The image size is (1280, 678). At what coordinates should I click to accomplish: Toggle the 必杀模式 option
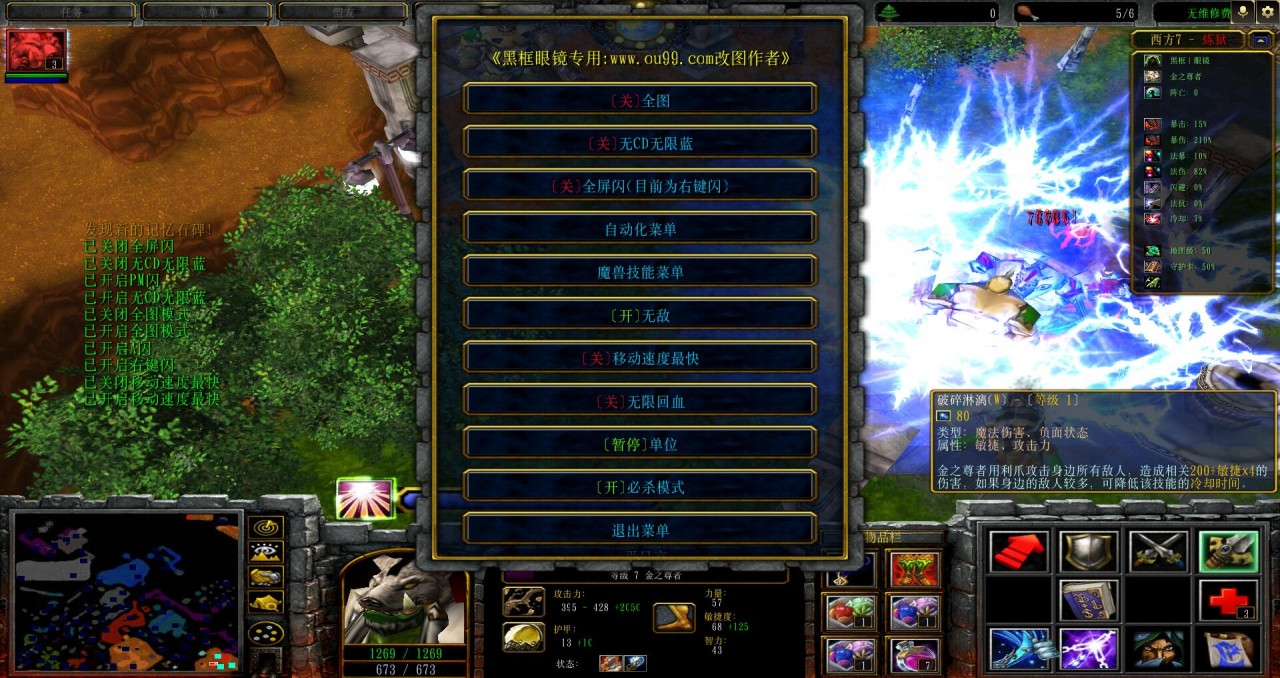point(640,487)
